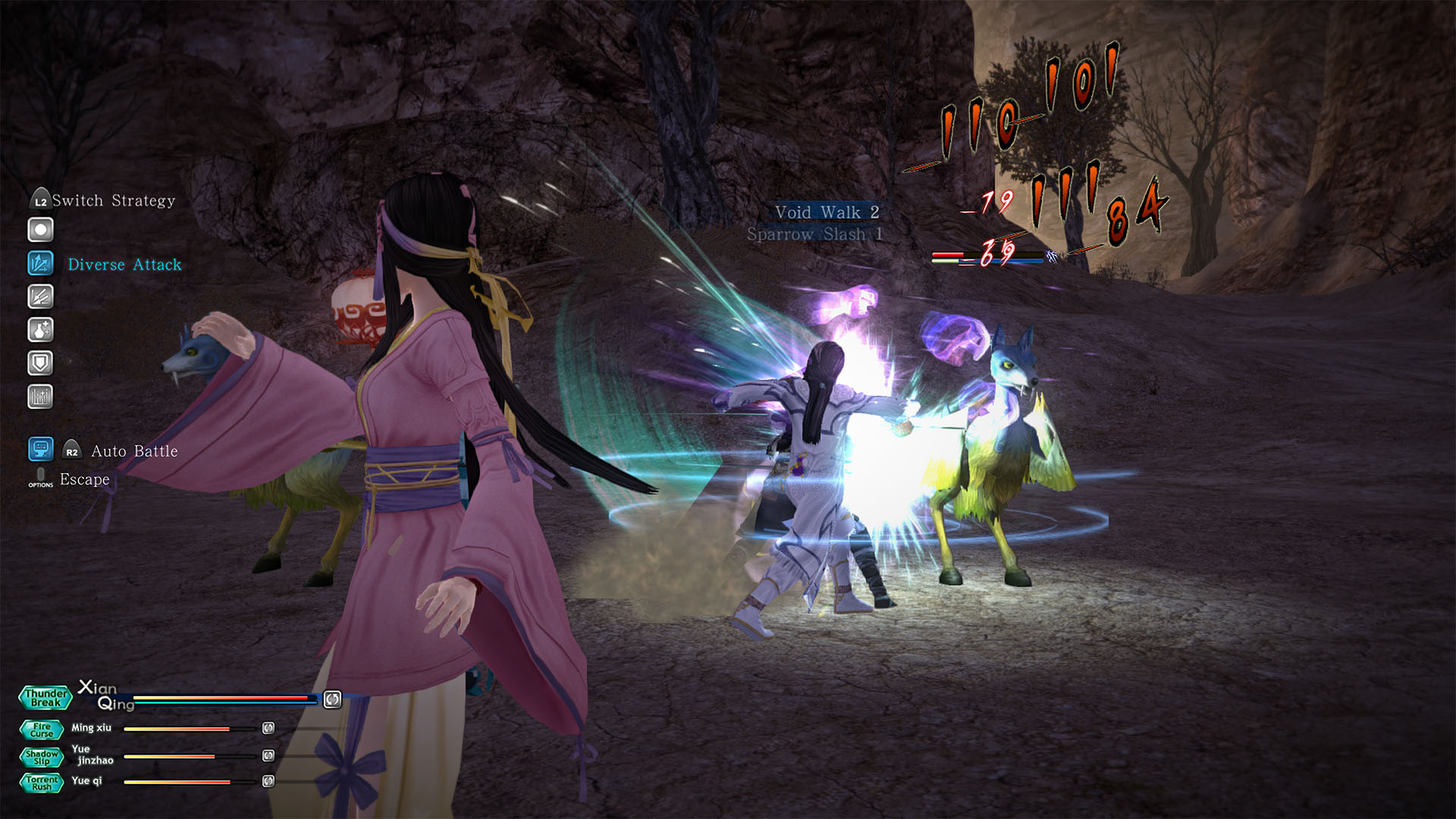
Task: Select the converging arrows strategy icon
Action: (x=40, y=297)
